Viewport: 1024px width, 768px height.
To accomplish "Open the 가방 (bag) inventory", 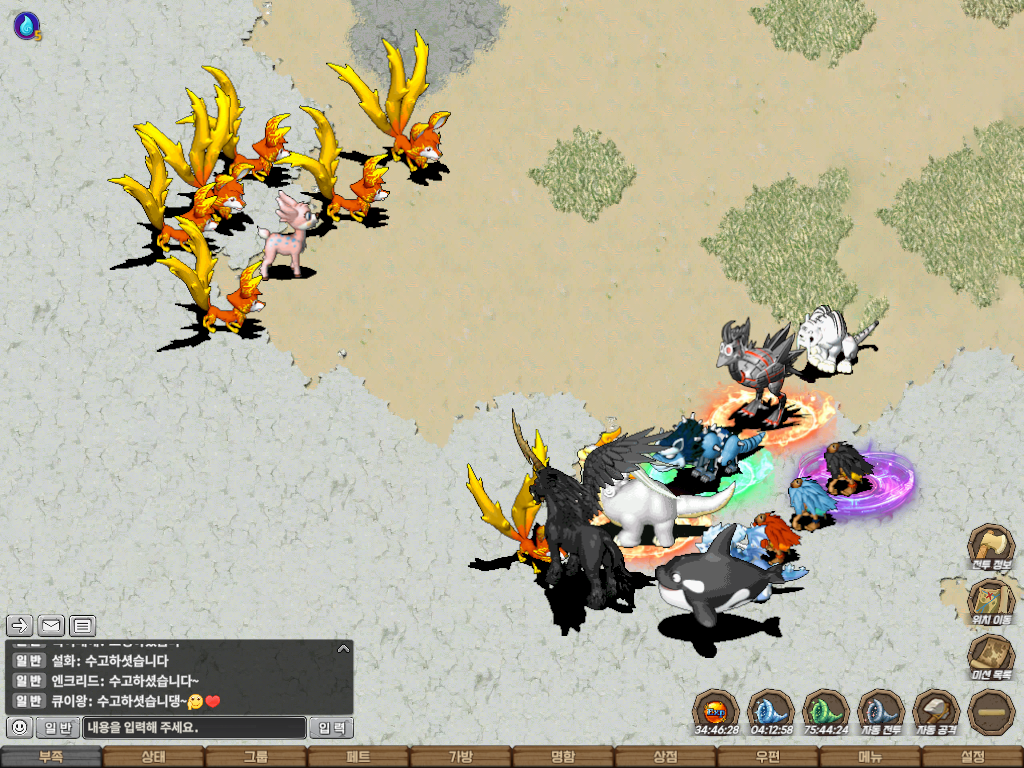I will [460, 757].
